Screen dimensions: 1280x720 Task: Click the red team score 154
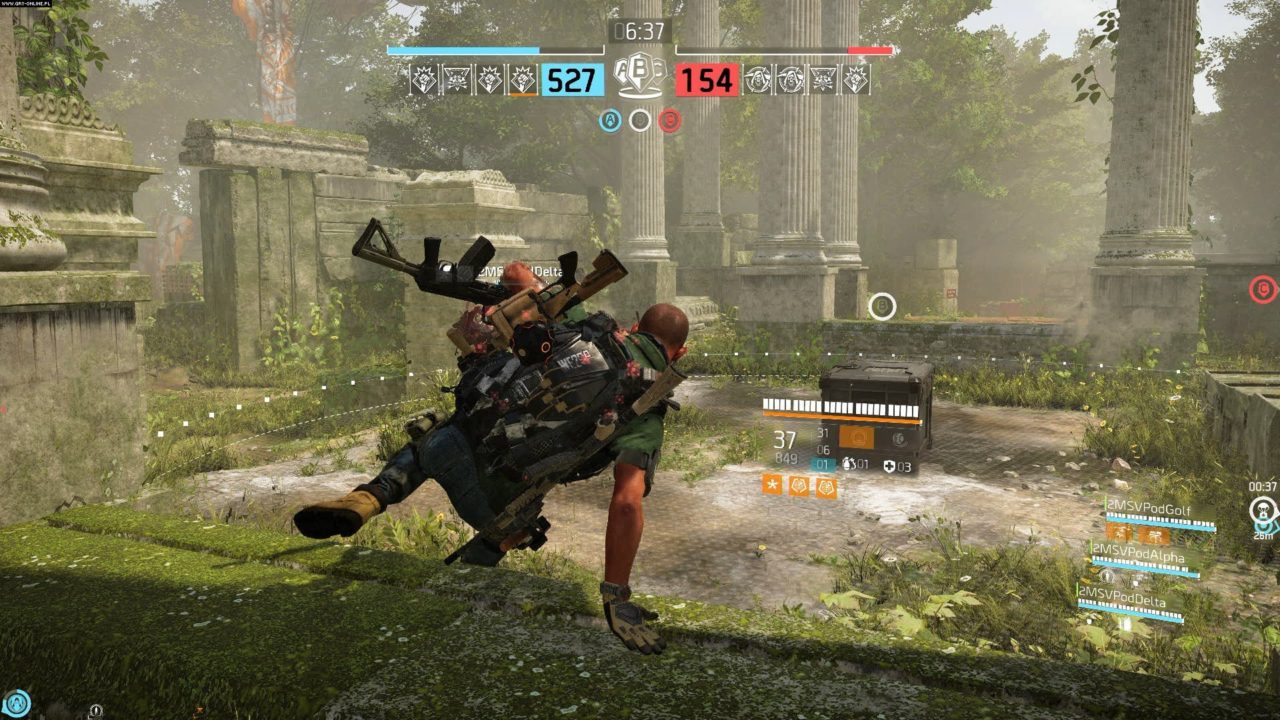705,79
